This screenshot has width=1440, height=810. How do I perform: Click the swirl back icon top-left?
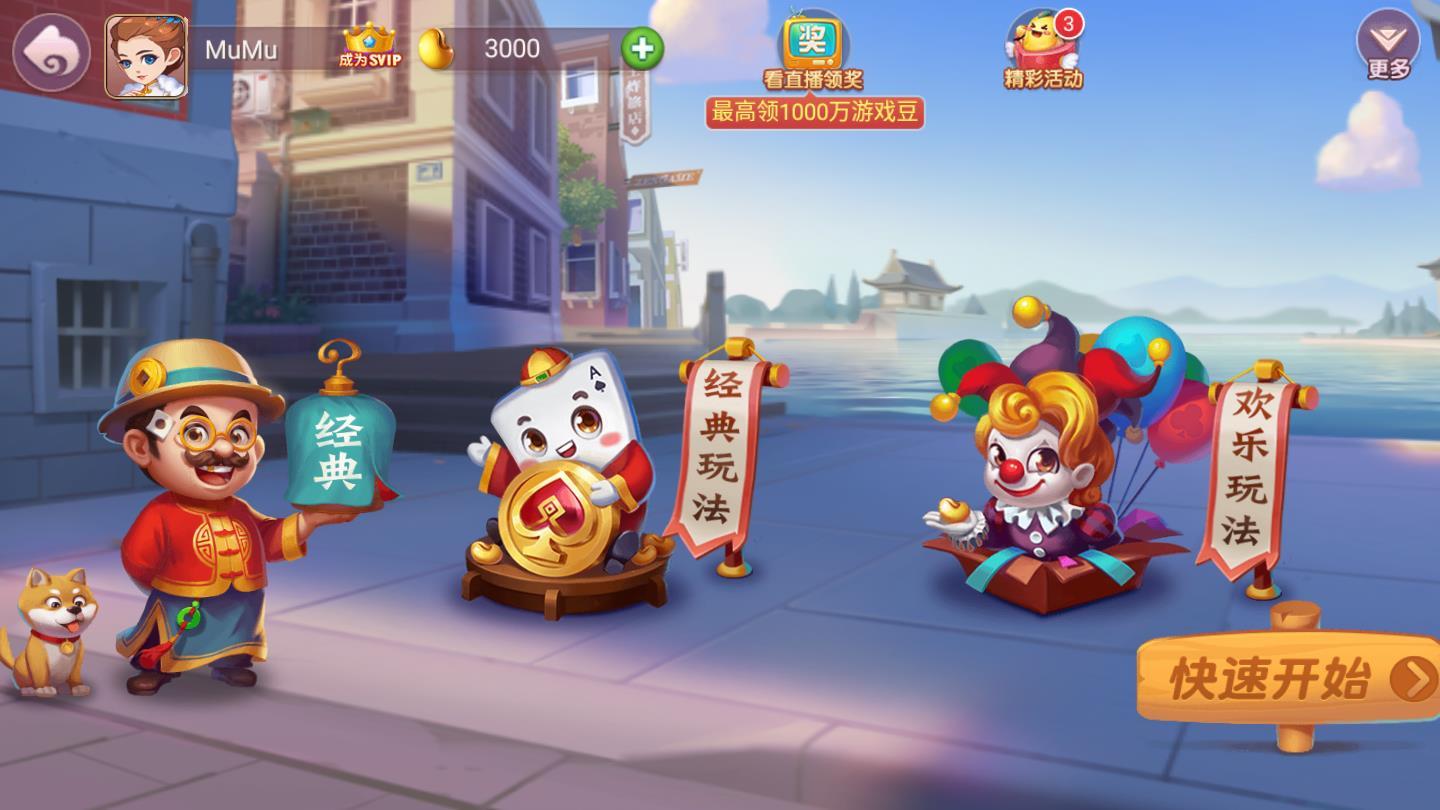[48, 45]
